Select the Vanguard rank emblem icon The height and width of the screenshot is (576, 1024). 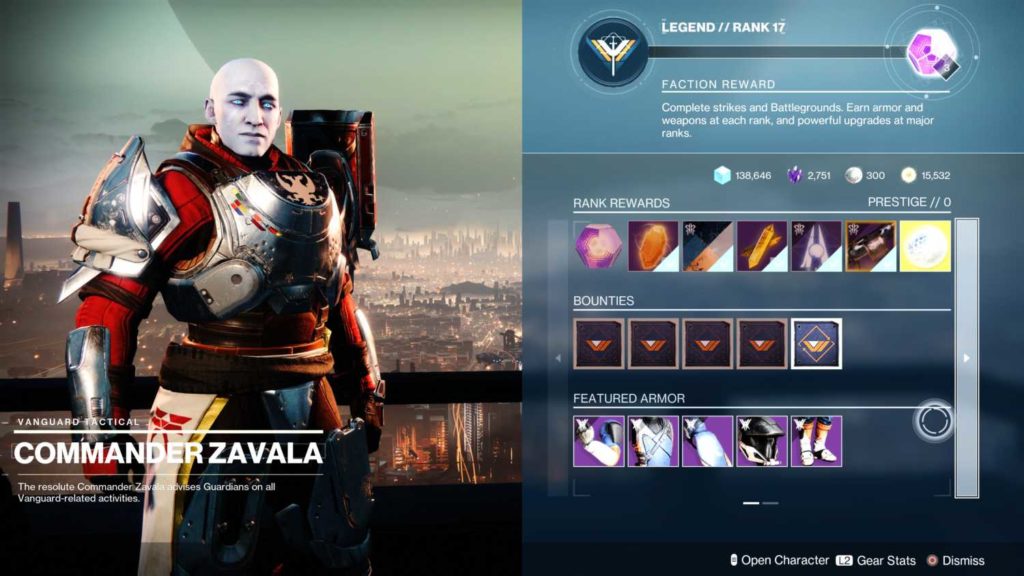(610, 51)
